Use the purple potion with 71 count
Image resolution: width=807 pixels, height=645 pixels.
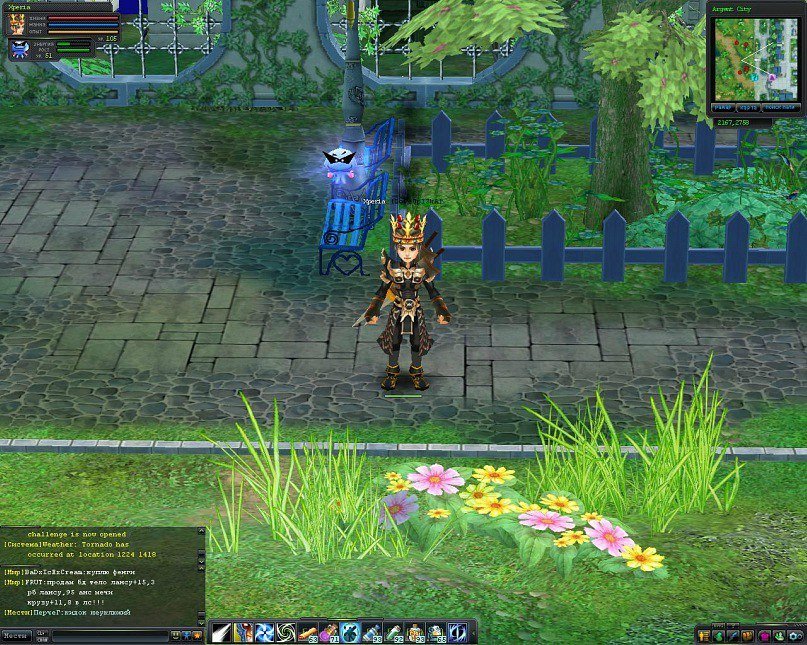coord(330,632)
